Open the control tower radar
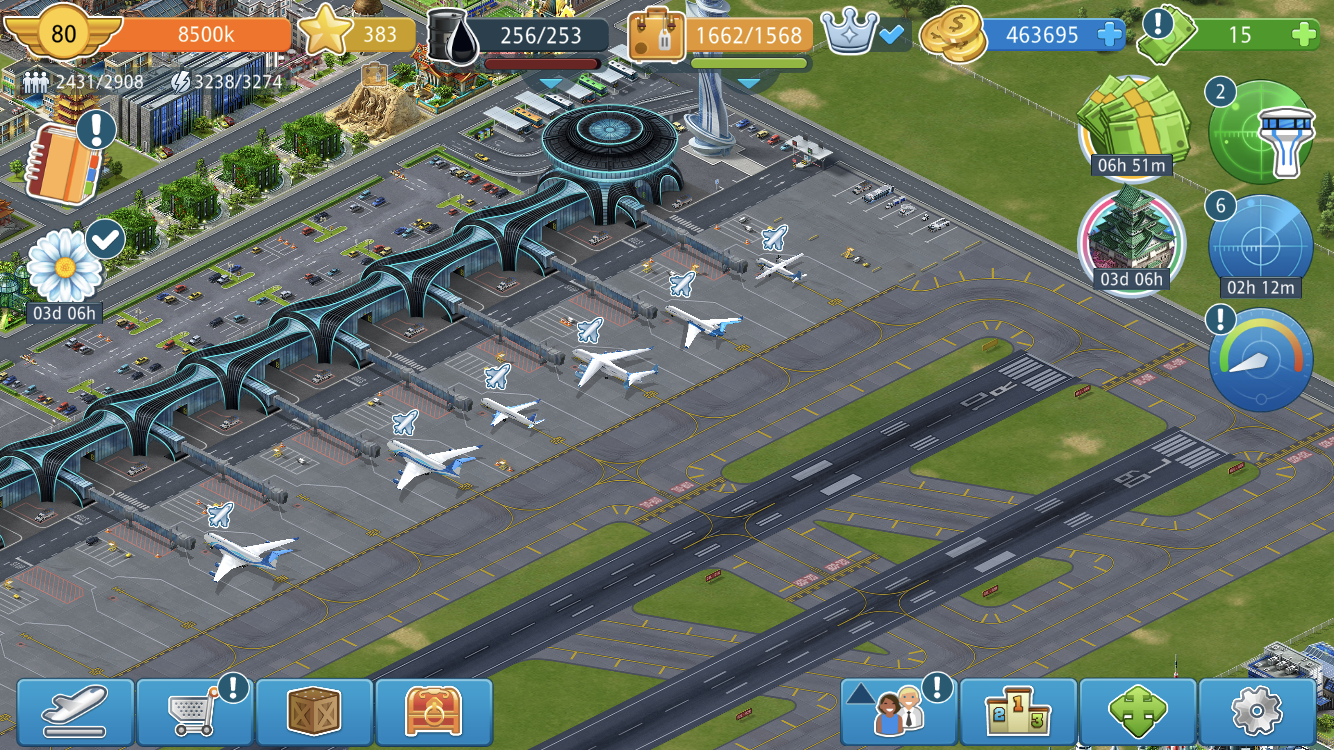Viewport: 1334px width, 750px height. pos(1260,132)
